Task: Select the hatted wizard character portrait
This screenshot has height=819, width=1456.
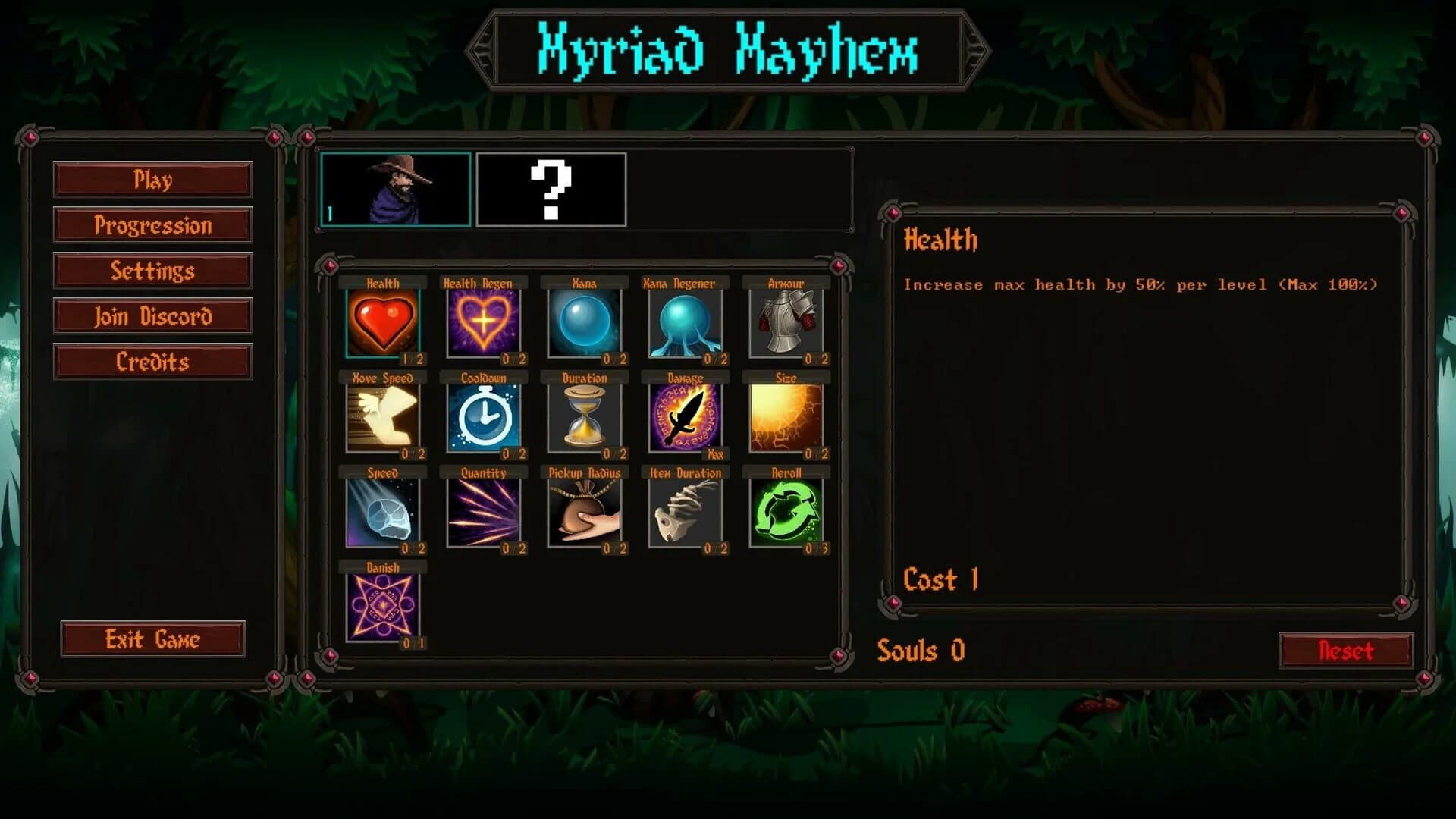Action: (396, 190)
